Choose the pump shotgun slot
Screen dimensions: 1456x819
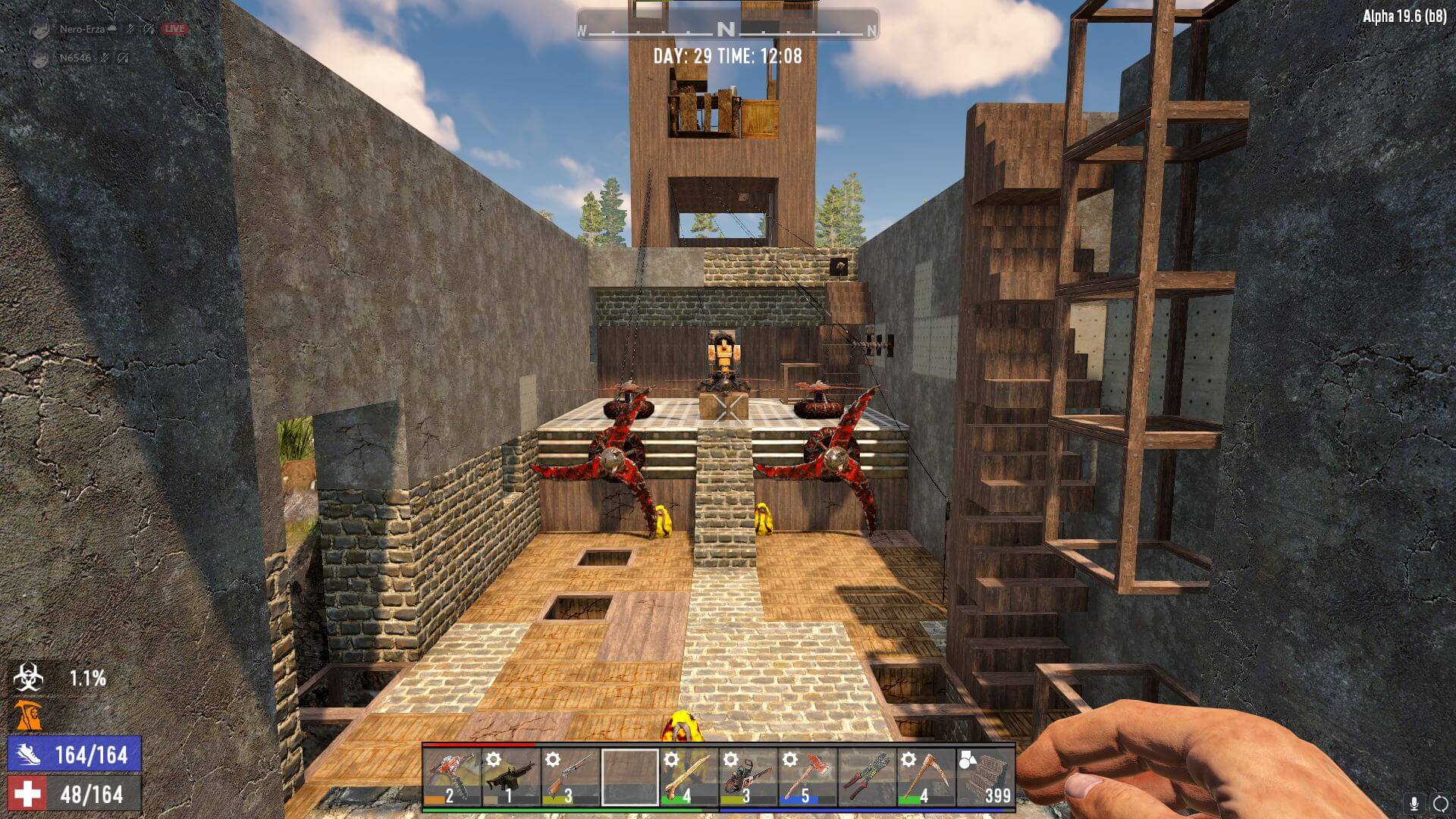(570, 777)
